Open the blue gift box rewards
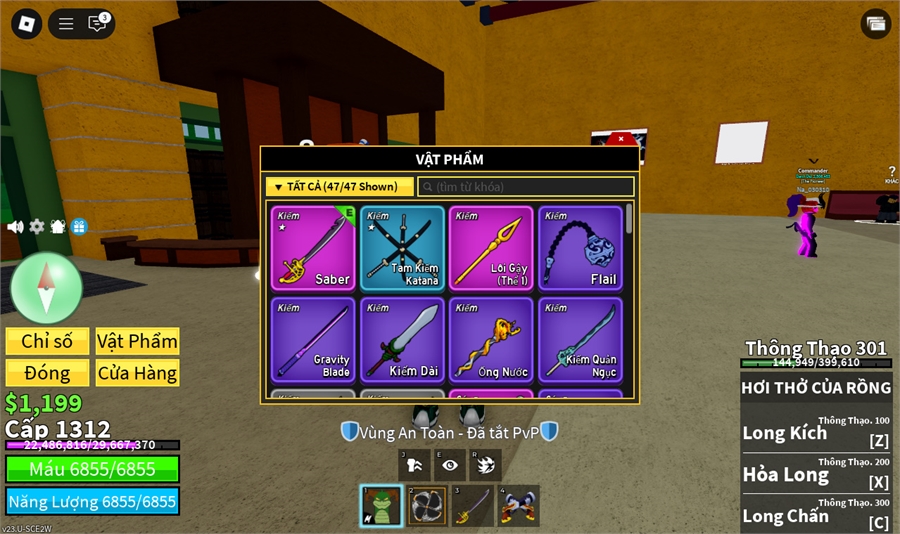 (x=79, y=227)
